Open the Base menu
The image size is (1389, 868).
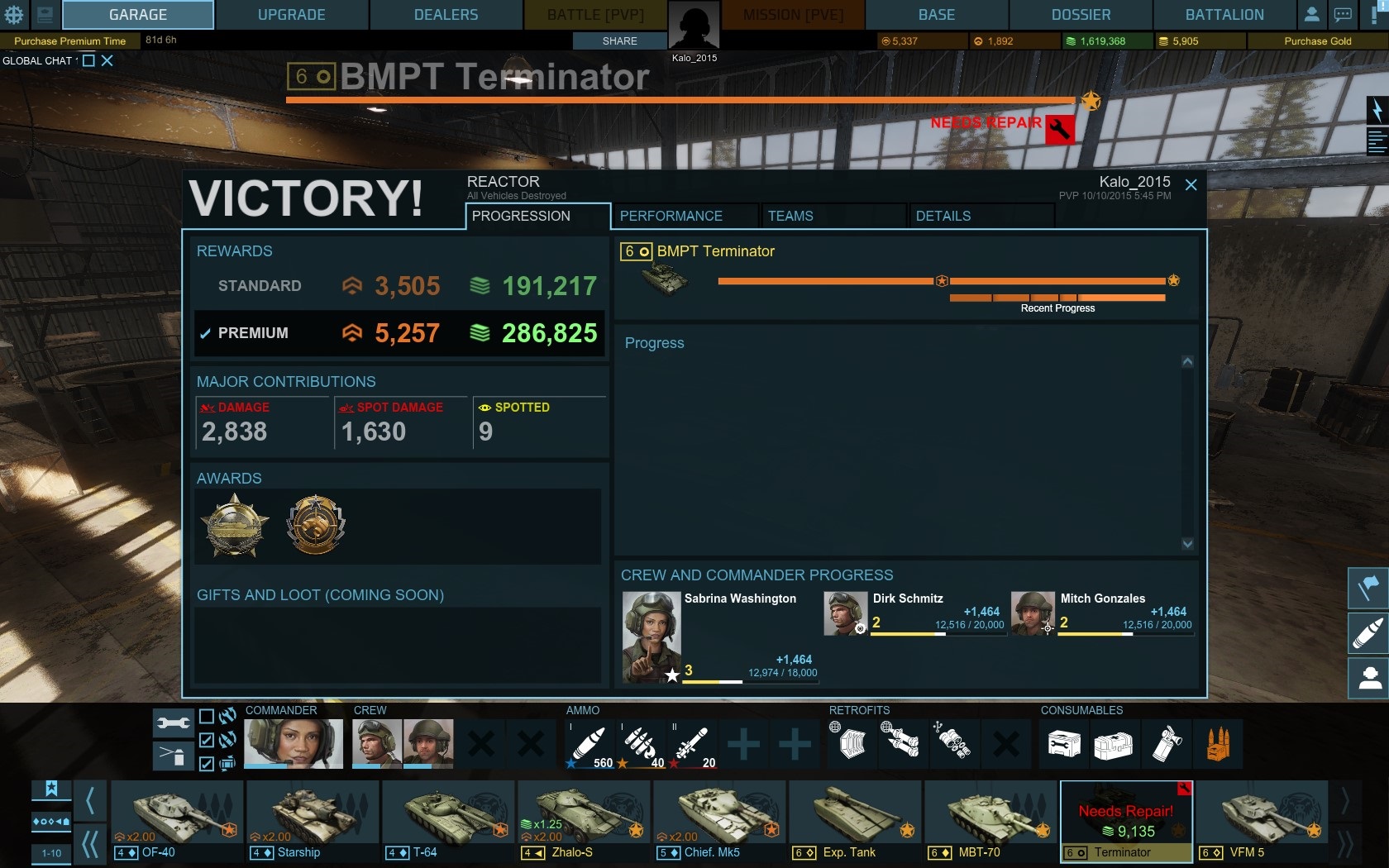click(936, 15)
